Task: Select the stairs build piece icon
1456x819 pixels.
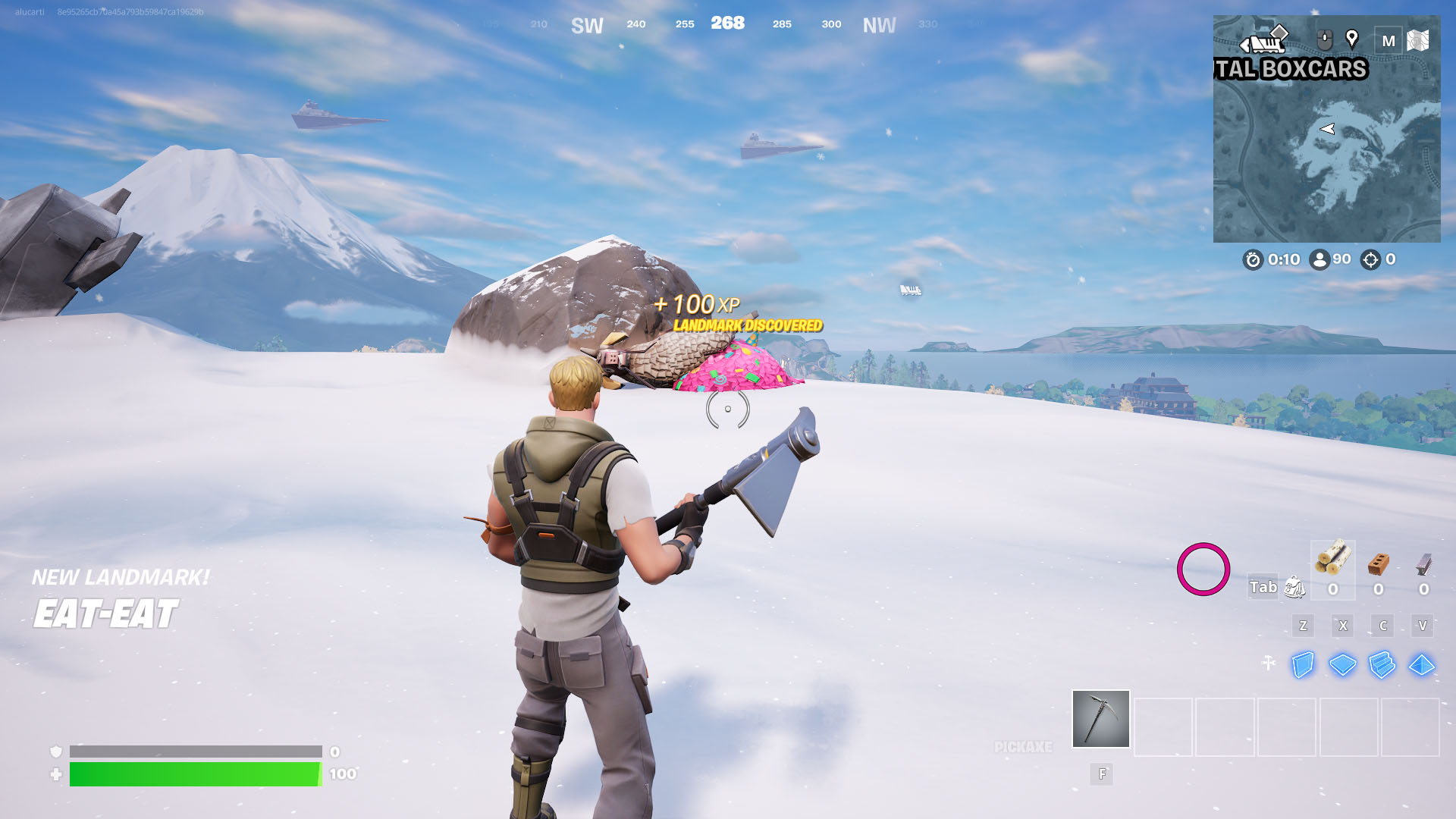Action: click(x=1383, y=665)
